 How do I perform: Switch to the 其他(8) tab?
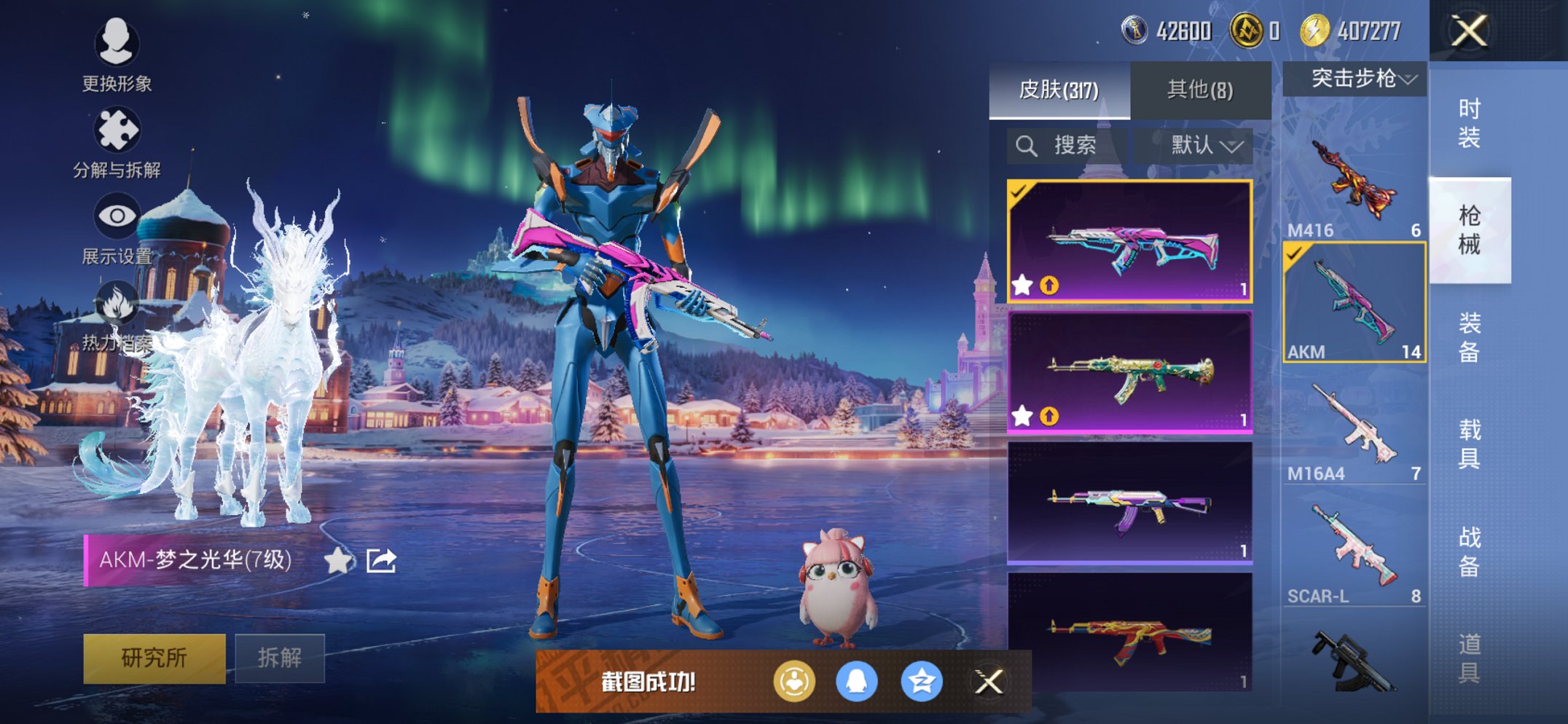[x=1199, y=90]
